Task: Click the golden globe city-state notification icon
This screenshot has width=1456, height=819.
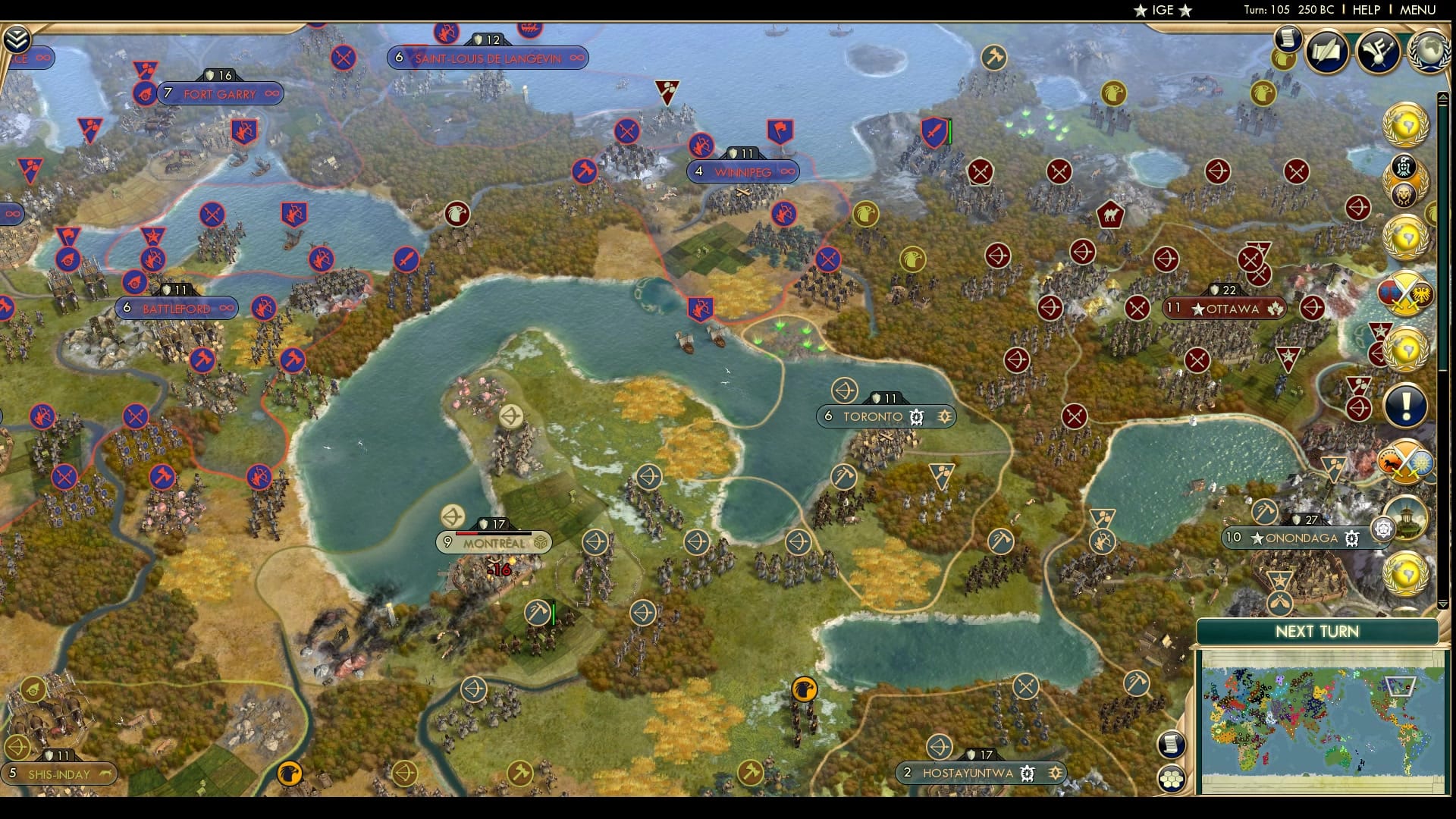Action: tap(1403, 124)
